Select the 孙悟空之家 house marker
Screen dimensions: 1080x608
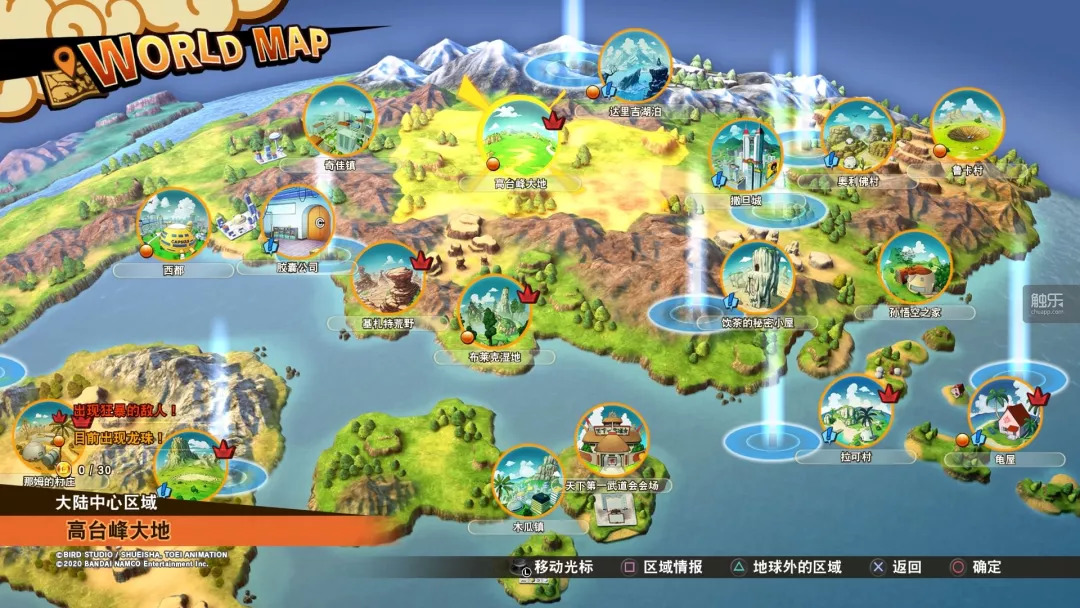click(915, 267)
